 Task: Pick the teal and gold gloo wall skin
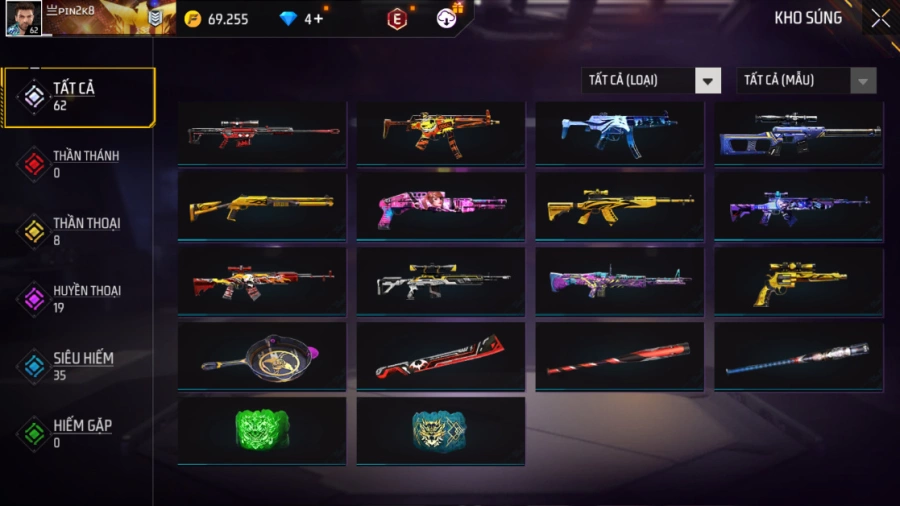click(x=440, y=430)
